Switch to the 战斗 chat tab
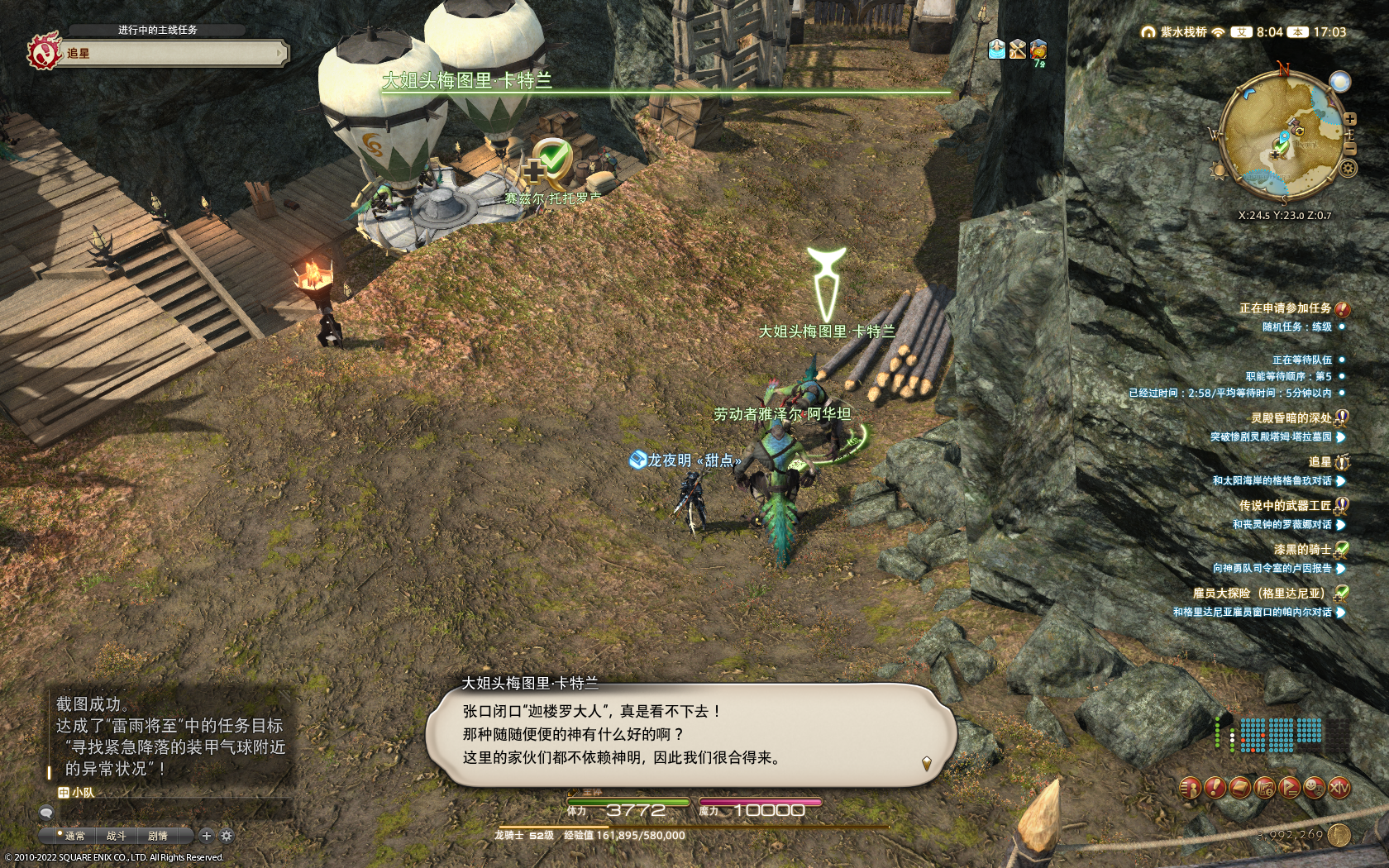1389x868 pixels. click(x=117, y=836)
